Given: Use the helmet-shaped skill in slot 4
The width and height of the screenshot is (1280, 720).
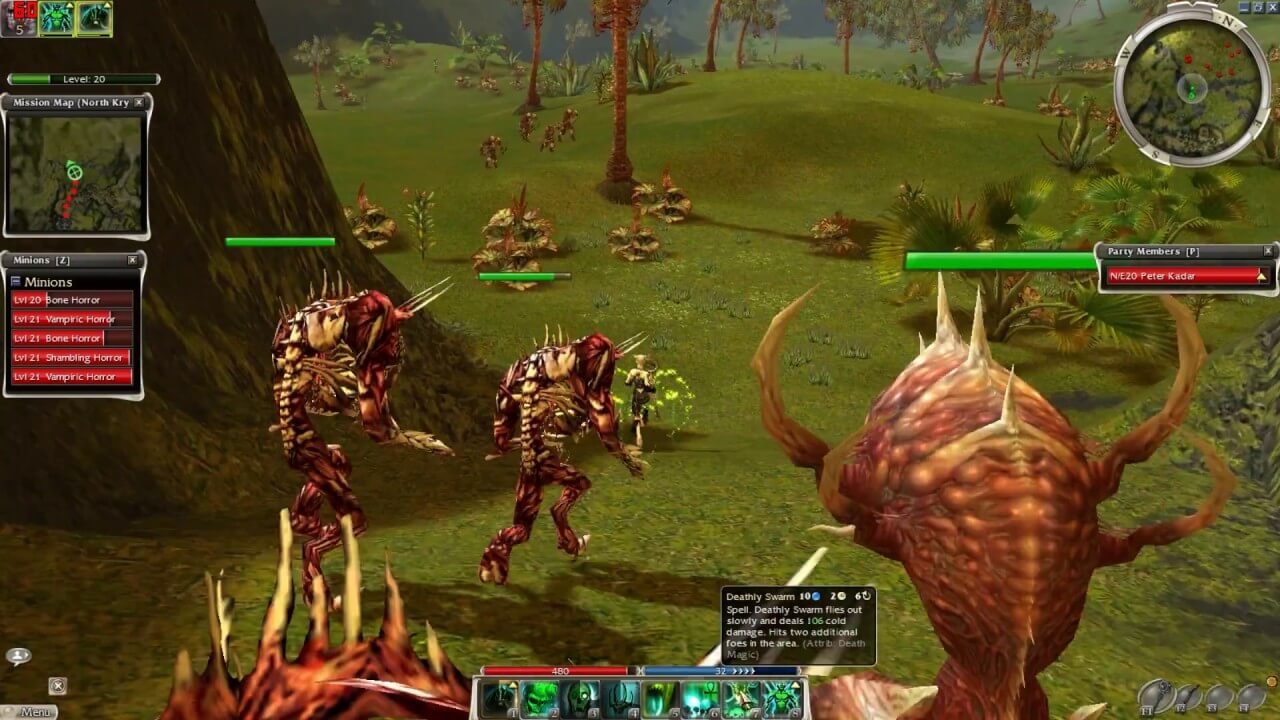Looking at the screenshot, I should (620, 698).
